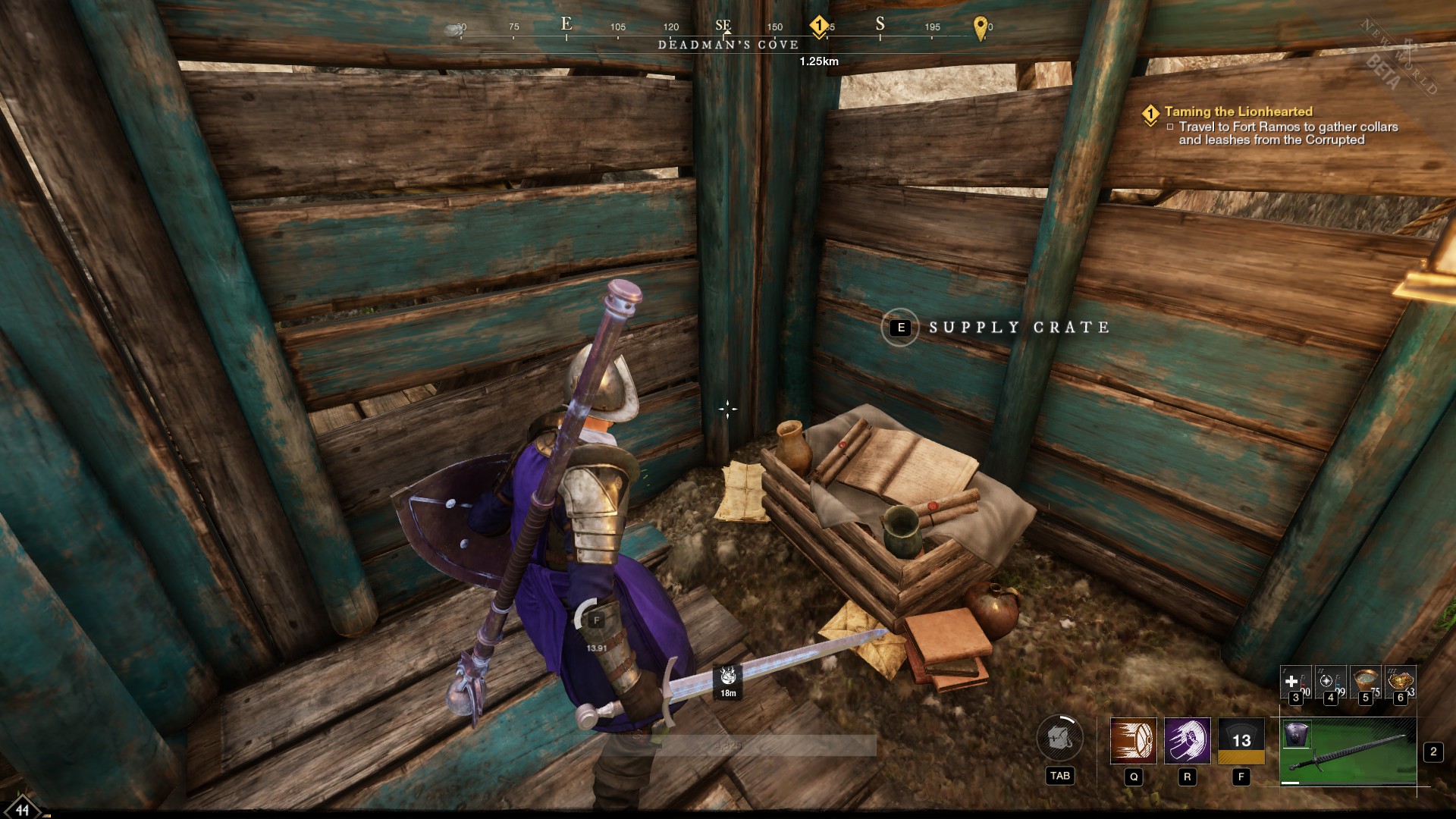Image resolution: width=1456 pixels, height=819 pixels.
Task: Click the stamina block icon showing 13 on F
Action: [1241, 740]
